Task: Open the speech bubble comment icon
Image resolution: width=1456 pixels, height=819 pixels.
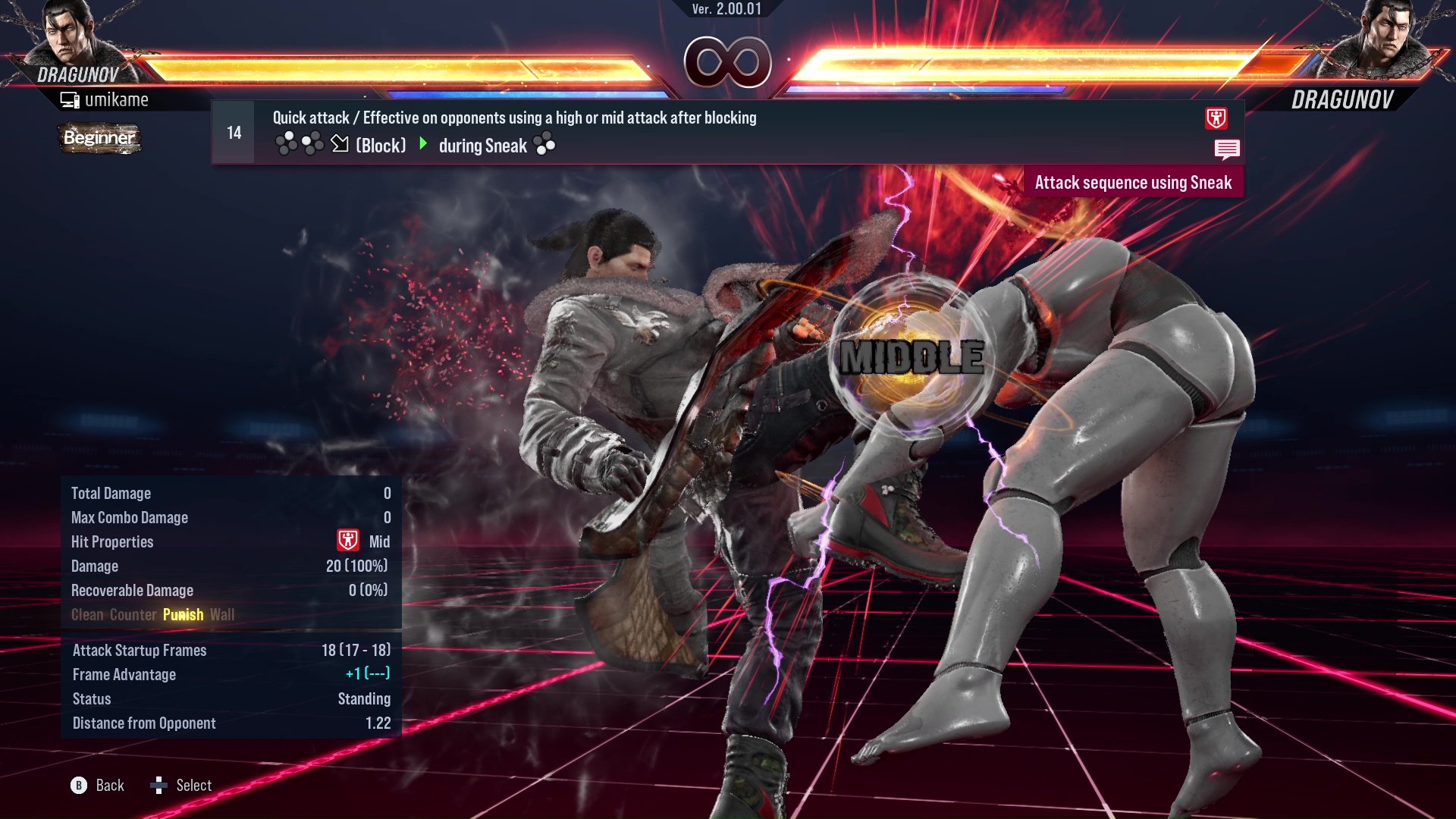Action: tap(1226, 149)
